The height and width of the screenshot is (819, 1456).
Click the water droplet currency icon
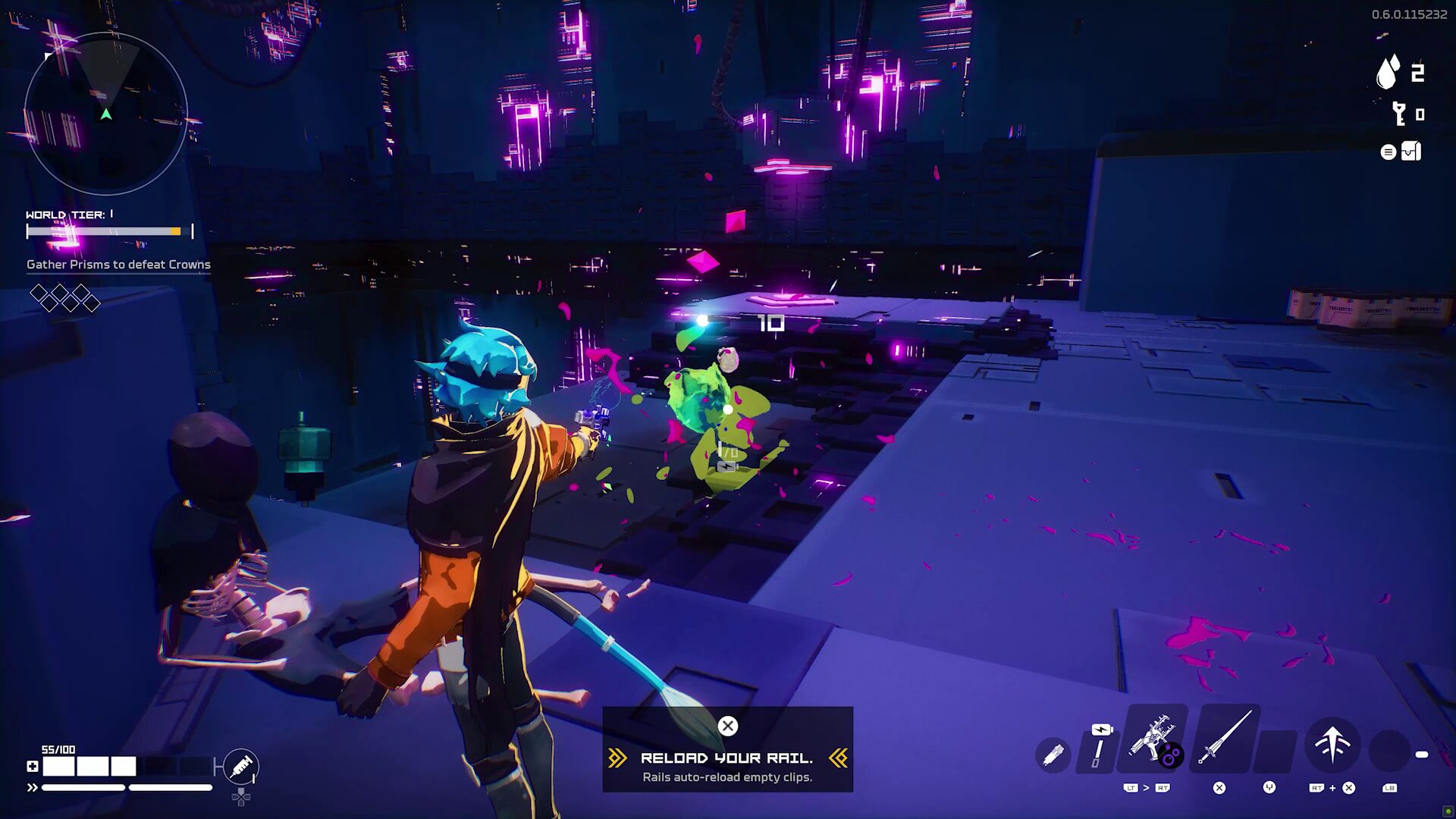[1388, 73]
